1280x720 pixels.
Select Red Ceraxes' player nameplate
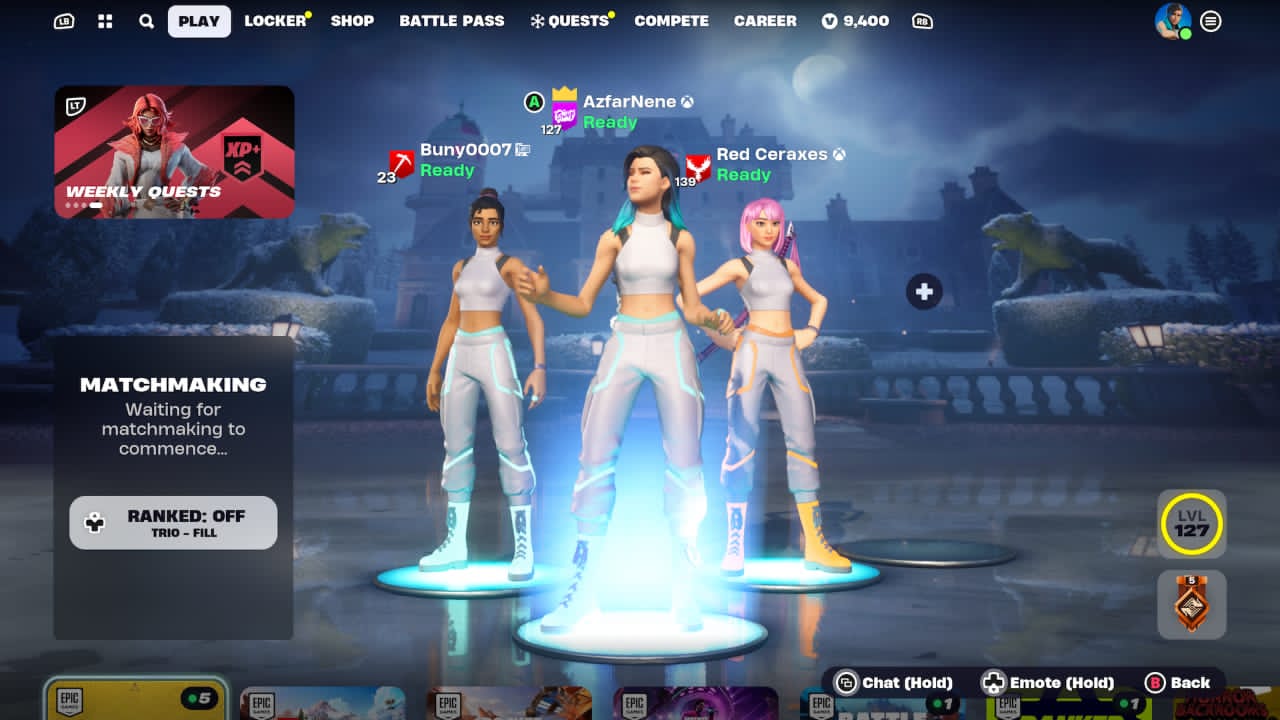pyautogui.click(x=771, y=155)
